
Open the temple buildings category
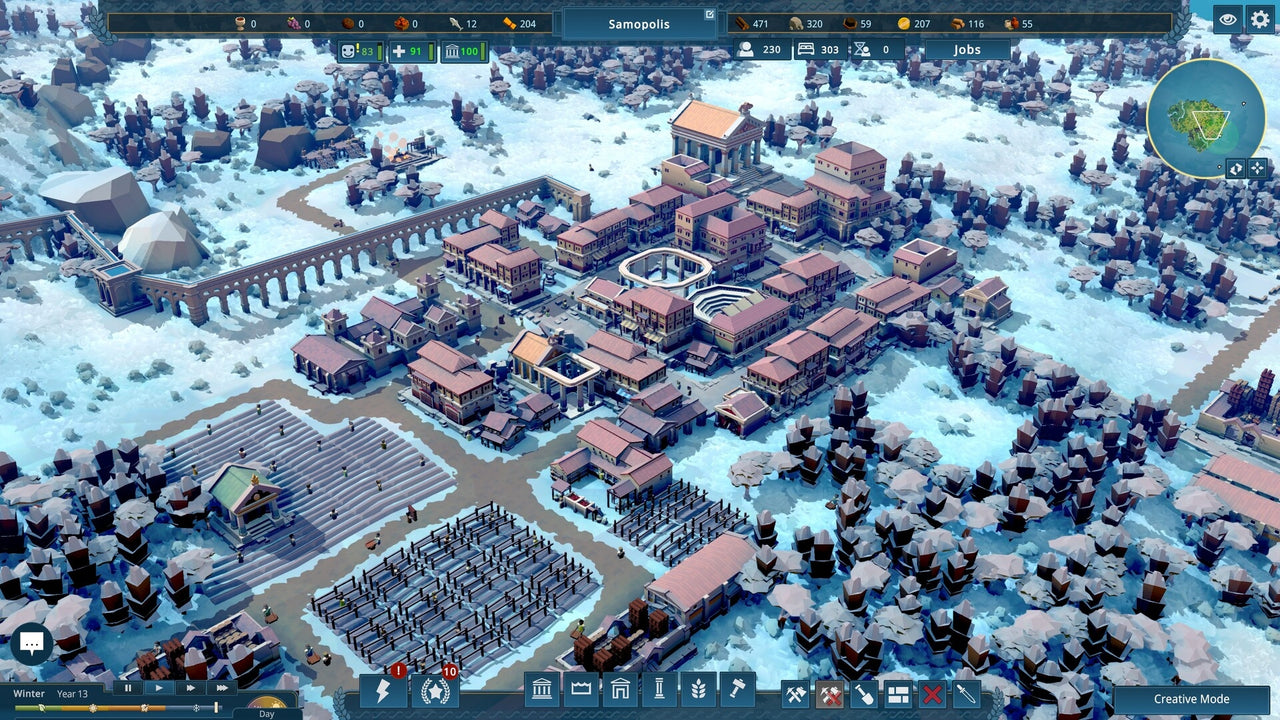tap(542, 690)
